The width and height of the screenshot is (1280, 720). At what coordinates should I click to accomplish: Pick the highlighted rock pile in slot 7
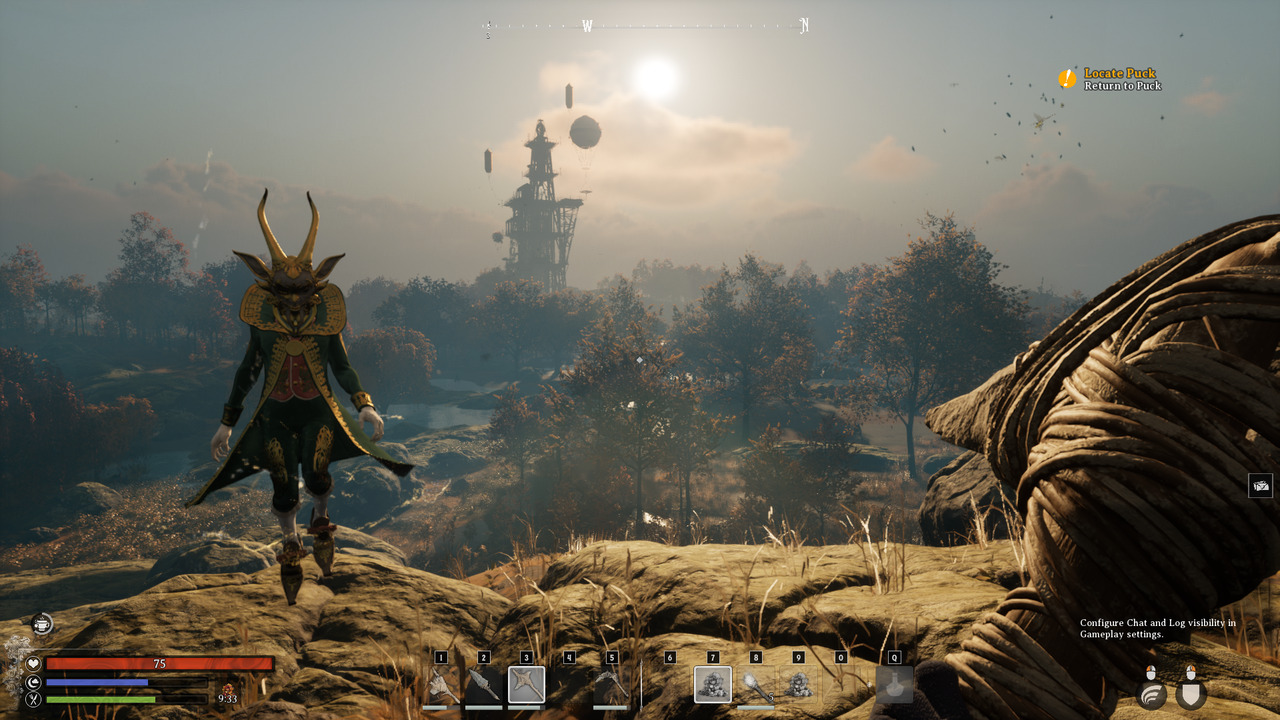coord(713,685)
